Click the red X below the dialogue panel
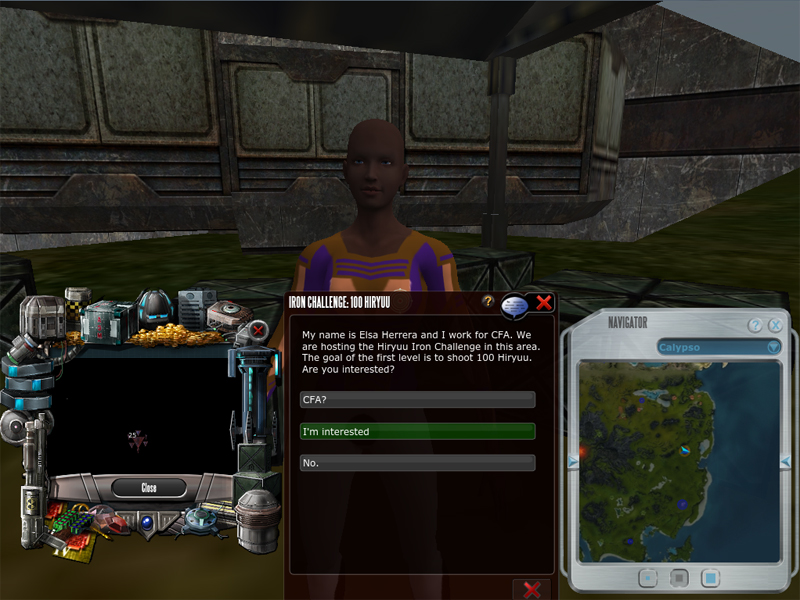 [531, 590]
